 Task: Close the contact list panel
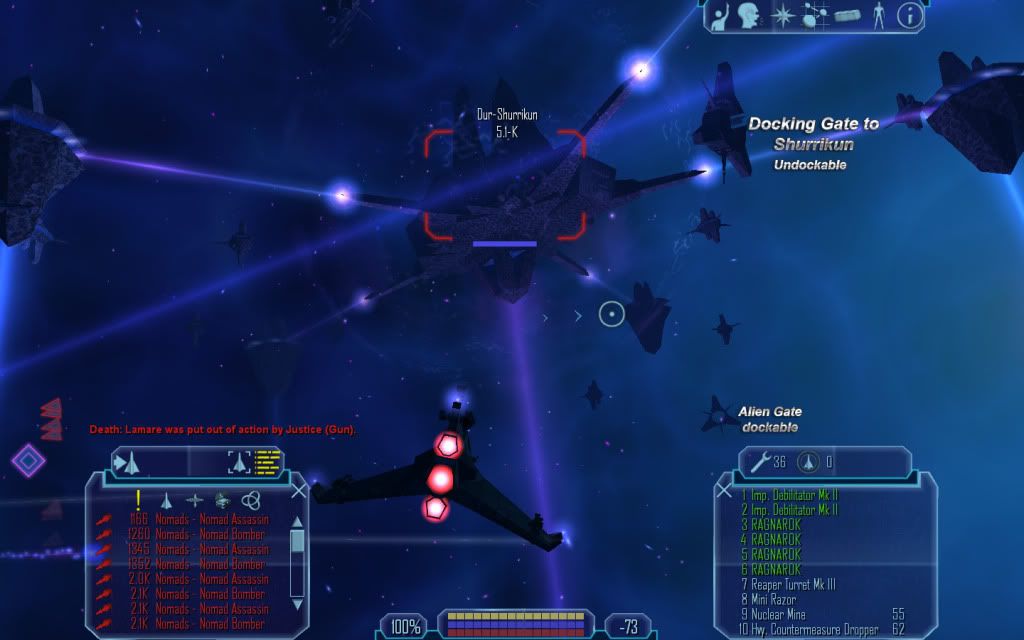298,490
